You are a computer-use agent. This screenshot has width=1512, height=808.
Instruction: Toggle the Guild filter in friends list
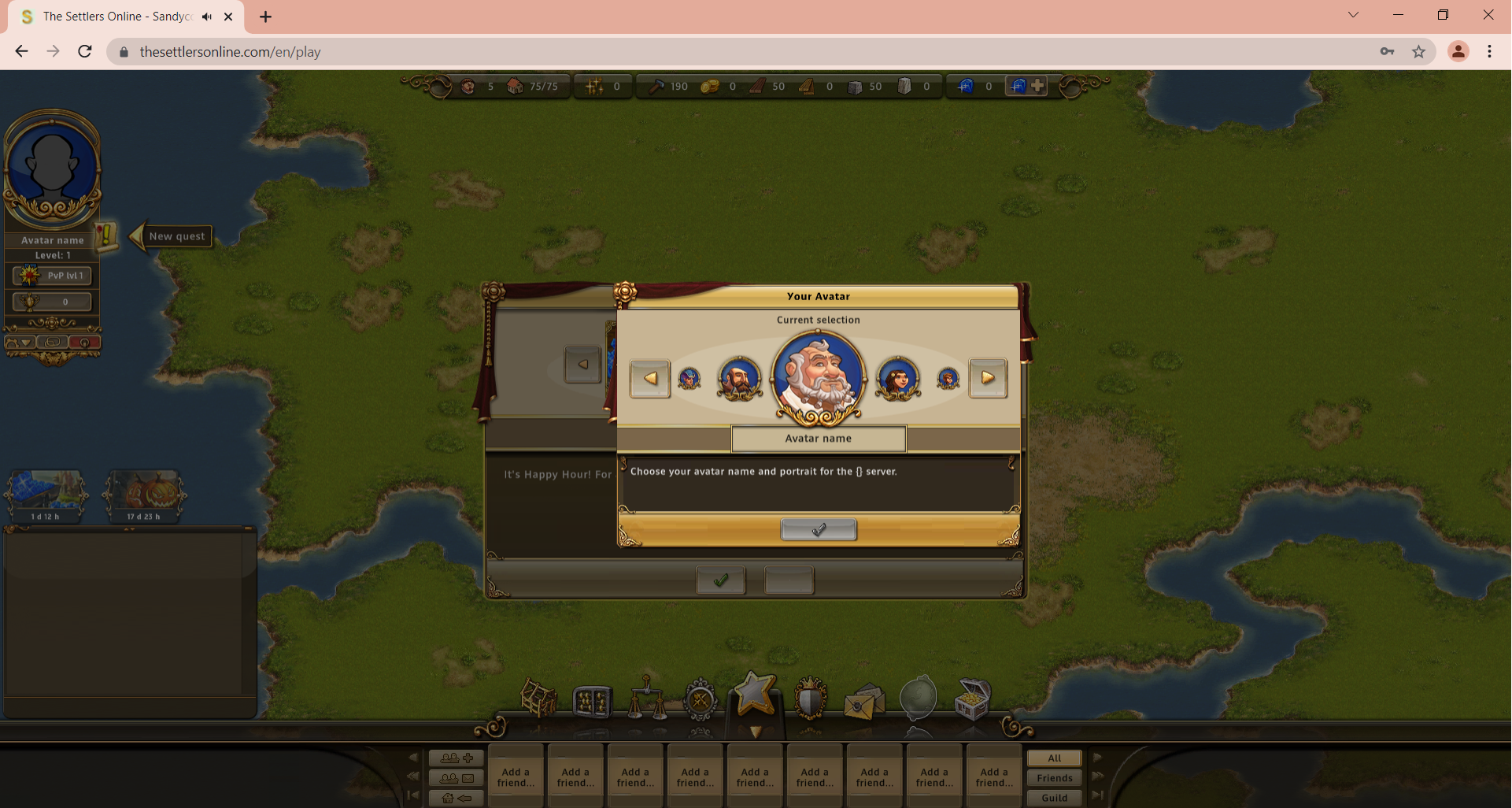point(1053,797)
